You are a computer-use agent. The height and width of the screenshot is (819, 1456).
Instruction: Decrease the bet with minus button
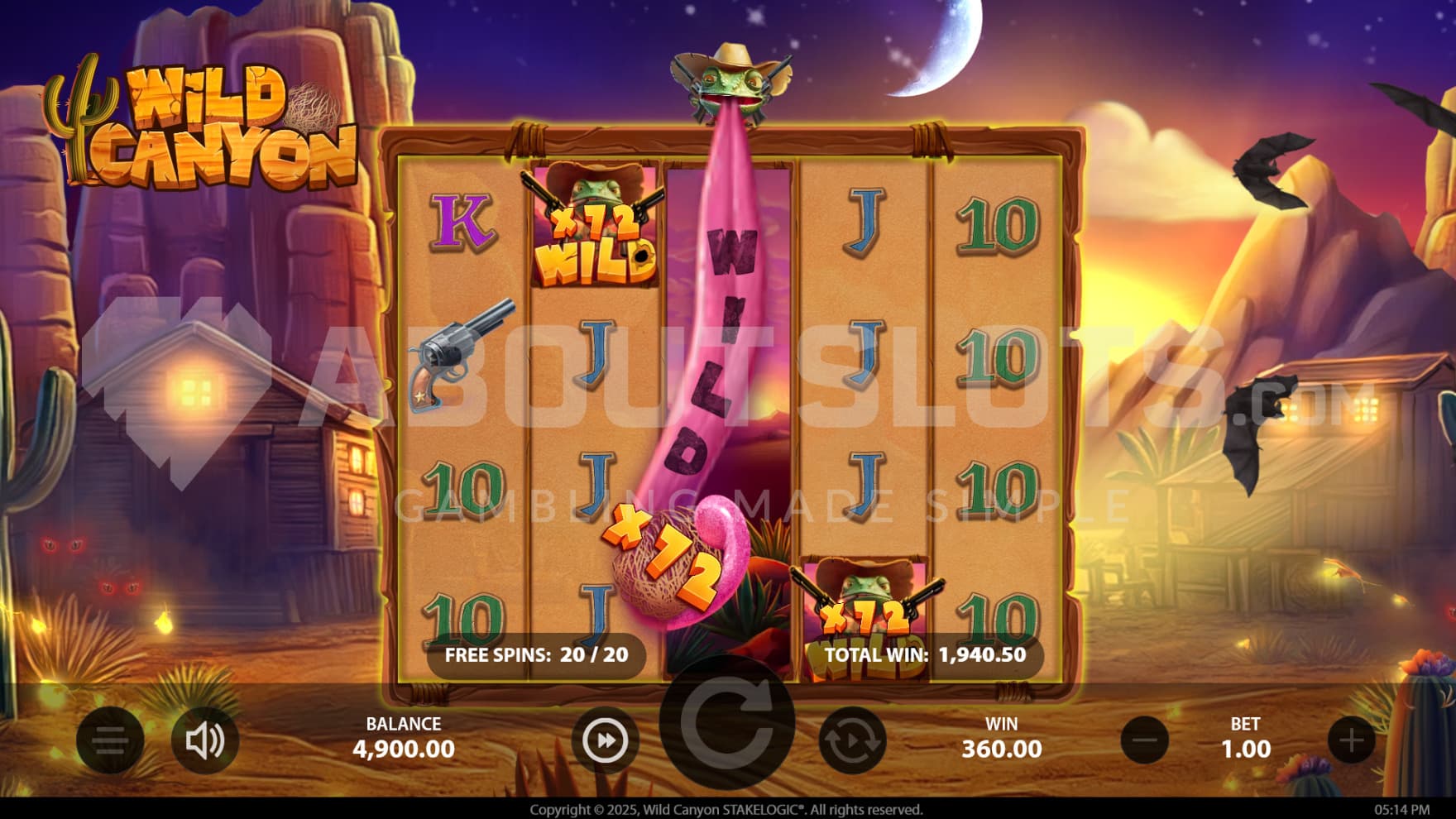point(1145,740)
